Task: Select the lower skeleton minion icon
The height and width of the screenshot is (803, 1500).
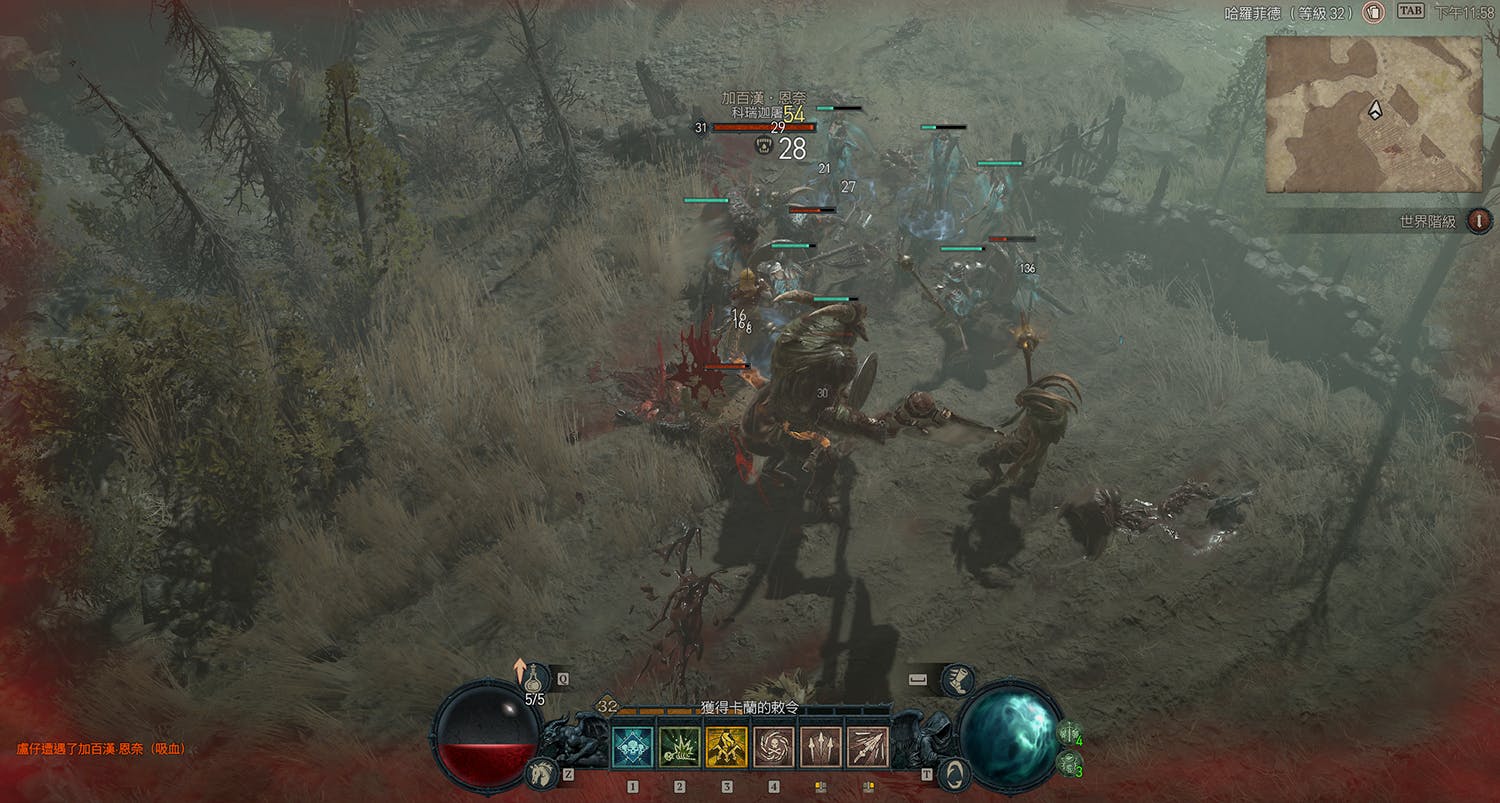Action: (x=1069, y=764)
